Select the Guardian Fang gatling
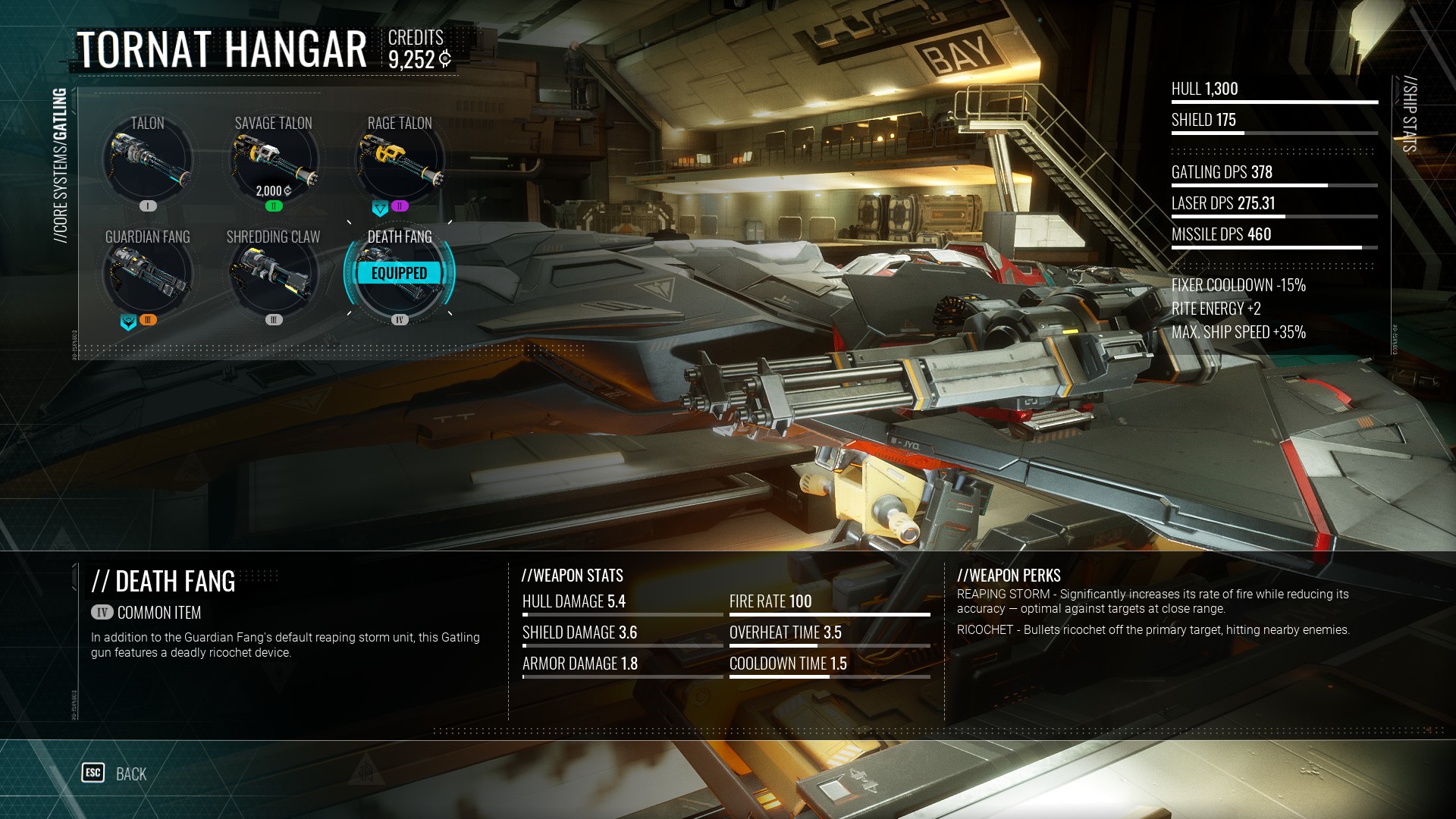1456x819 pixels. click(148, 275)
